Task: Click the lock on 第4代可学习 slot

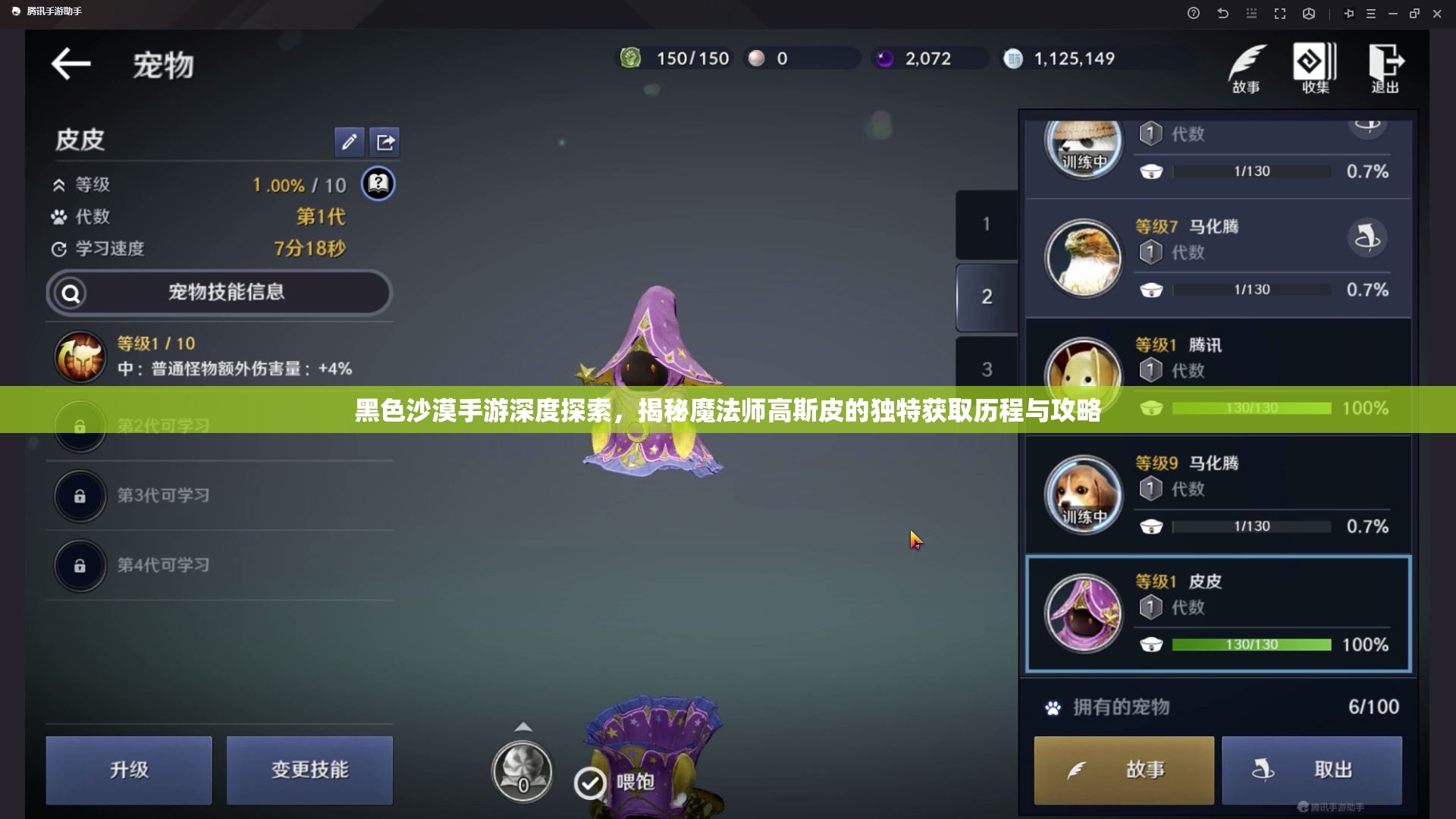Action: [80, 566]
